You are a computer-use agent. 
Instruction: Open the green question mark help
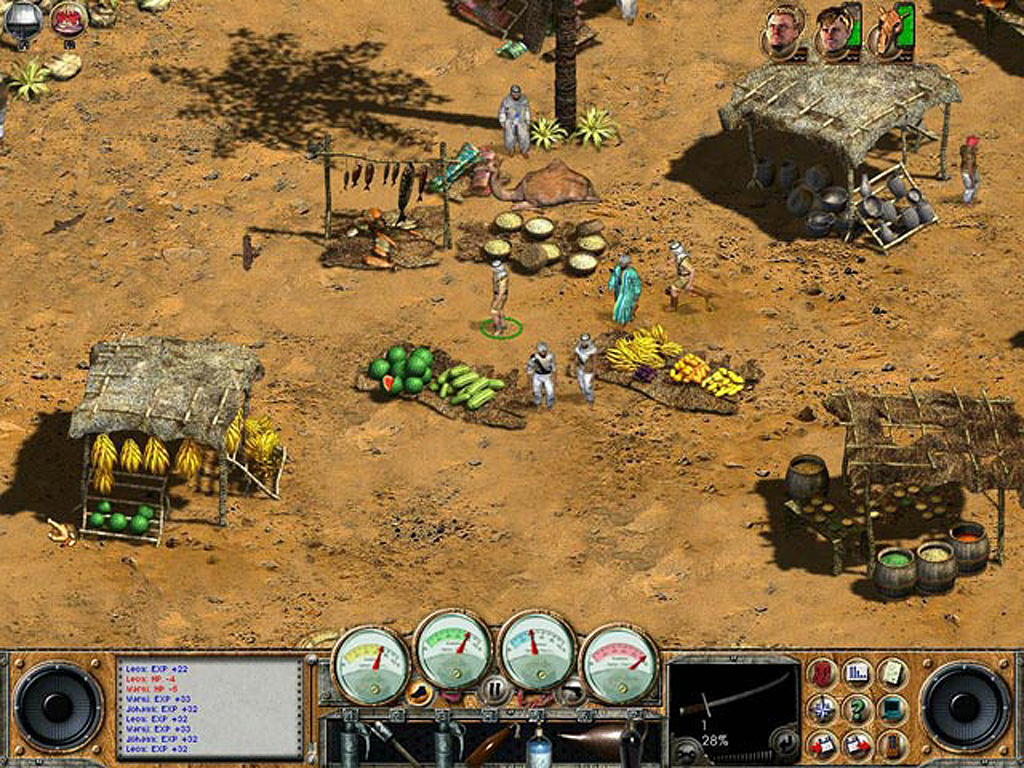[856, 709]
